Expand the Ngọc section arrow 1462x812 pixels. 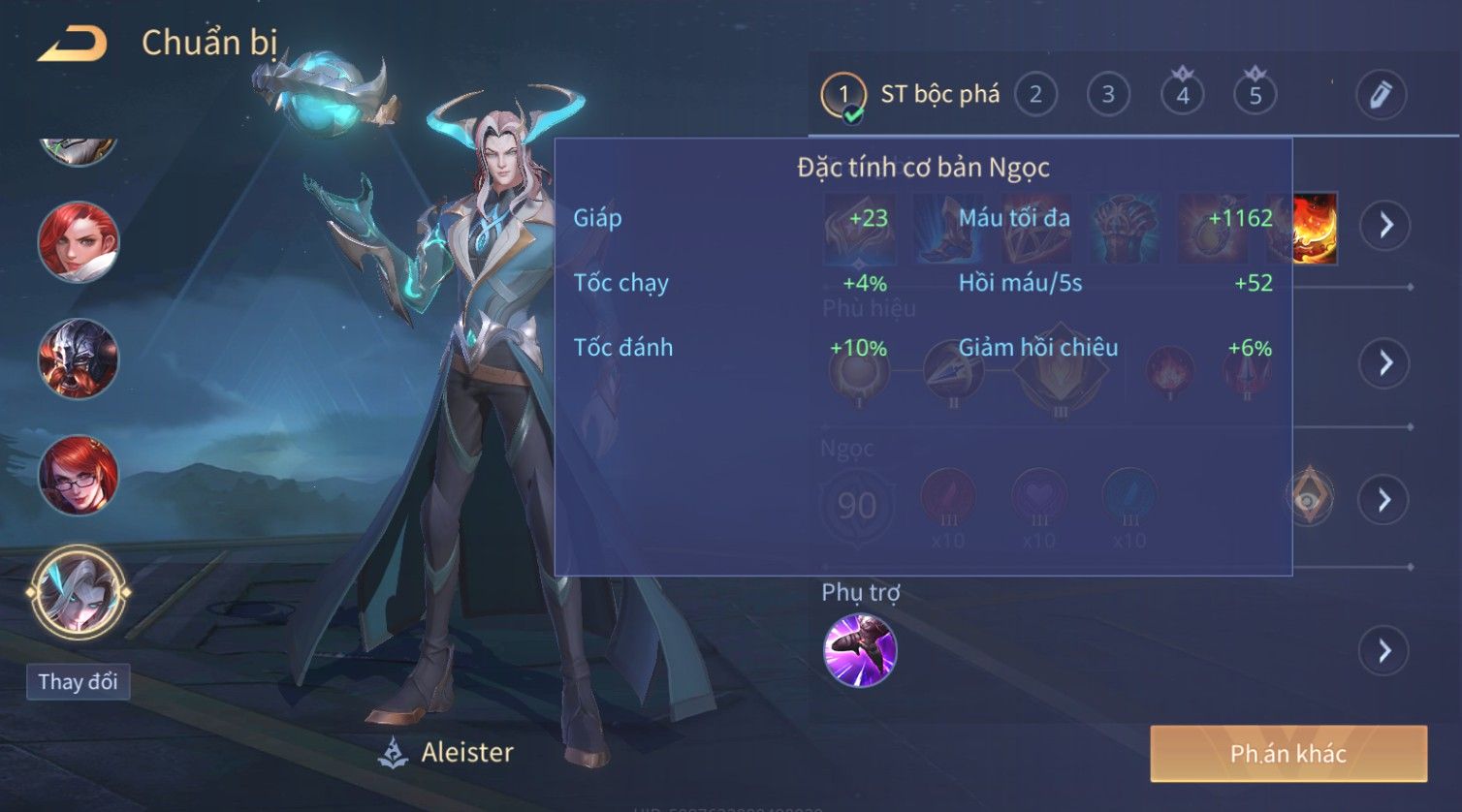tap(1385, 500)
